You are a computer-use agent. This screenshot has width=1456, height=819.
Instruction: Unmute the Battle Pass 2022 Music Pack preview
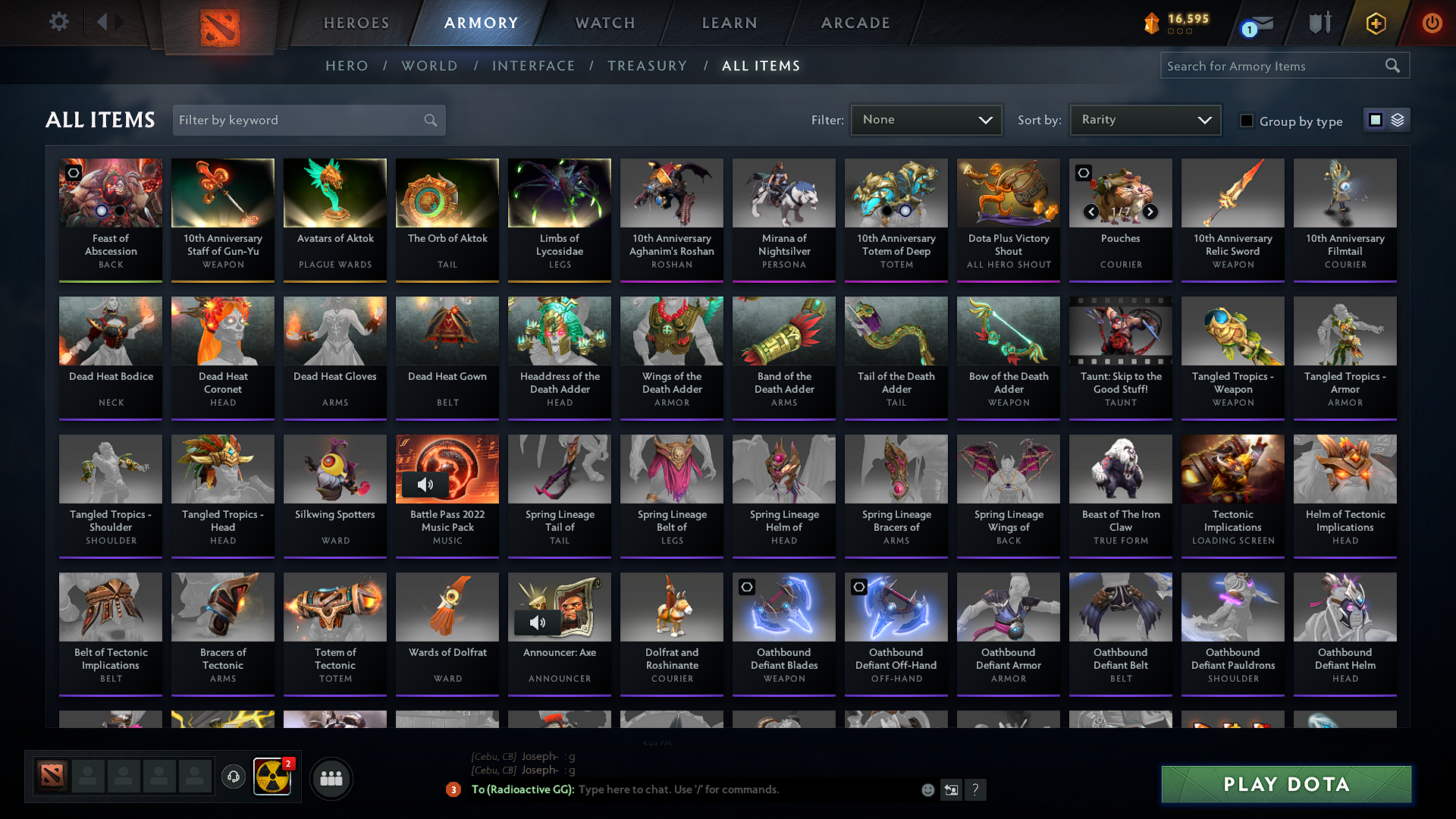click(x=425, y=485)
